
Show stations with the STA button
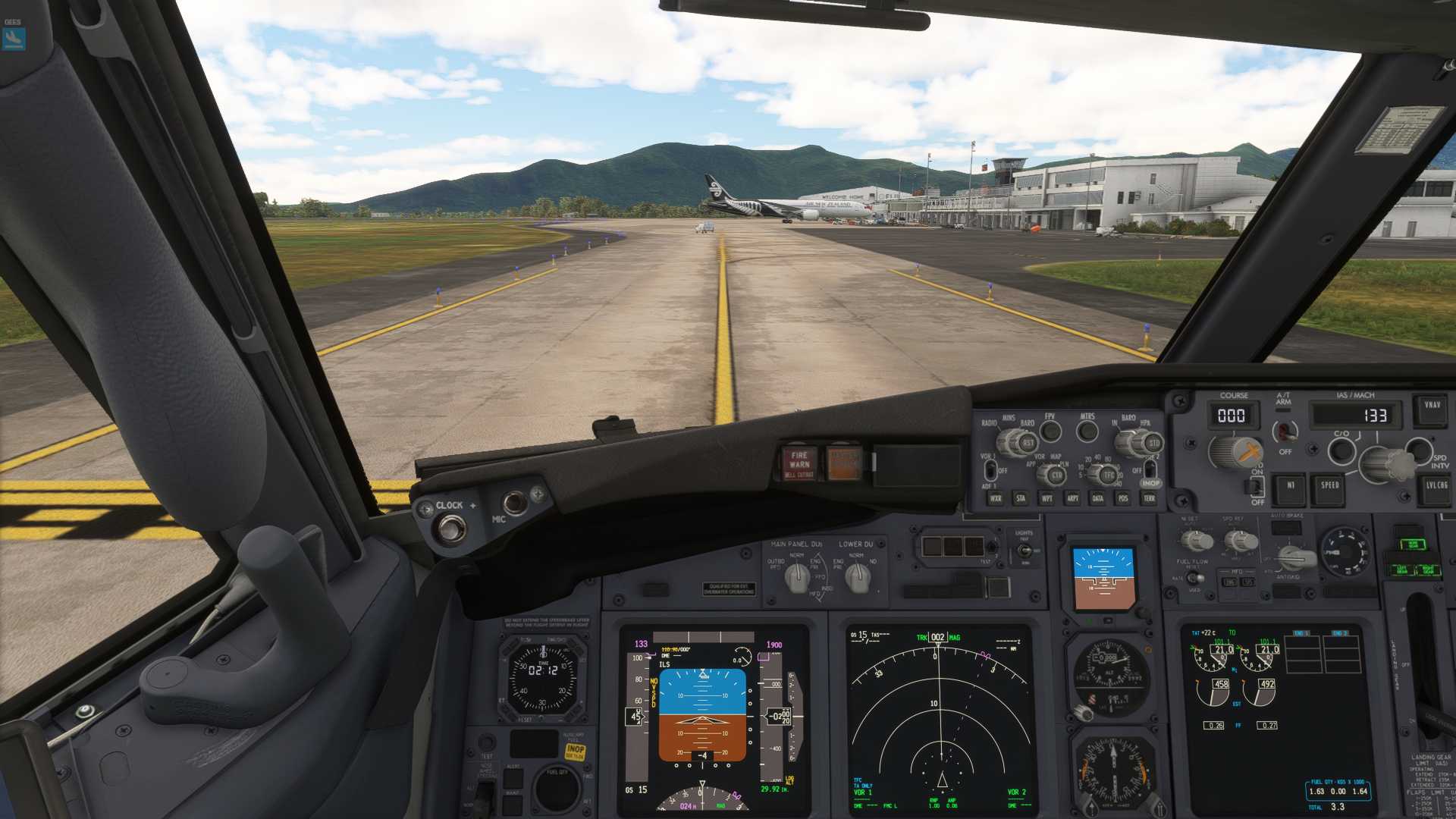(1021, 498)
